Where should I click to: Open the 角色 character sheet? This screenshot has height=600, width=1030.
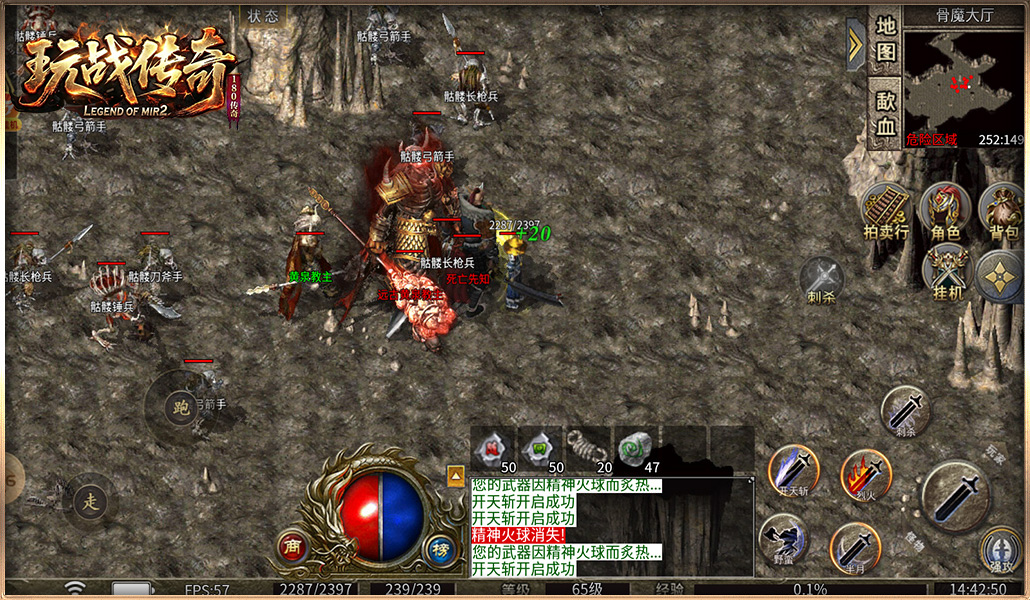pyautogui.click(x=944, y=212)
